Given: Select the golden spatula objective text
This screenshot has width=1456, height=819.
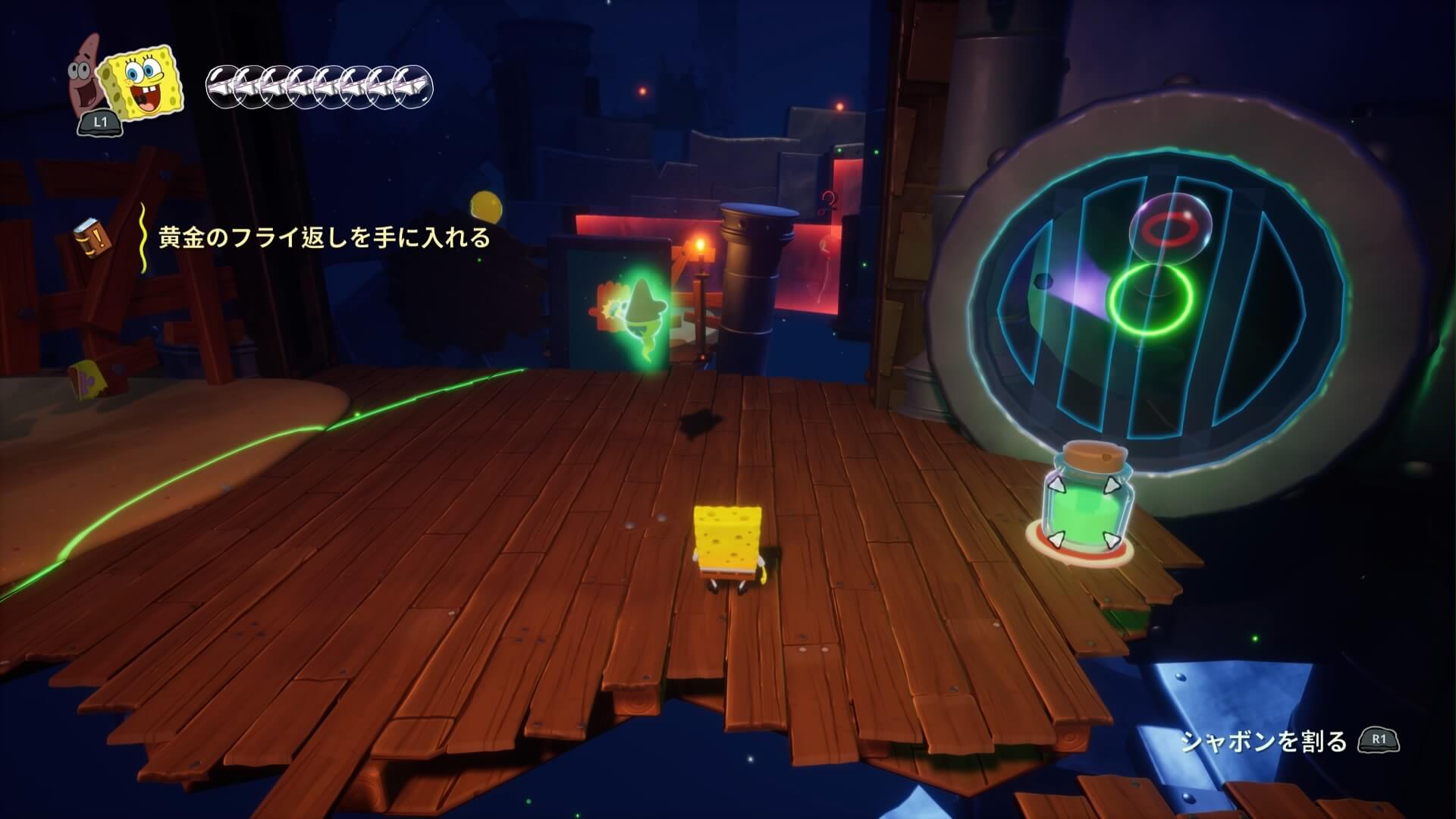Looking at the screenshot, I should 325,238.
